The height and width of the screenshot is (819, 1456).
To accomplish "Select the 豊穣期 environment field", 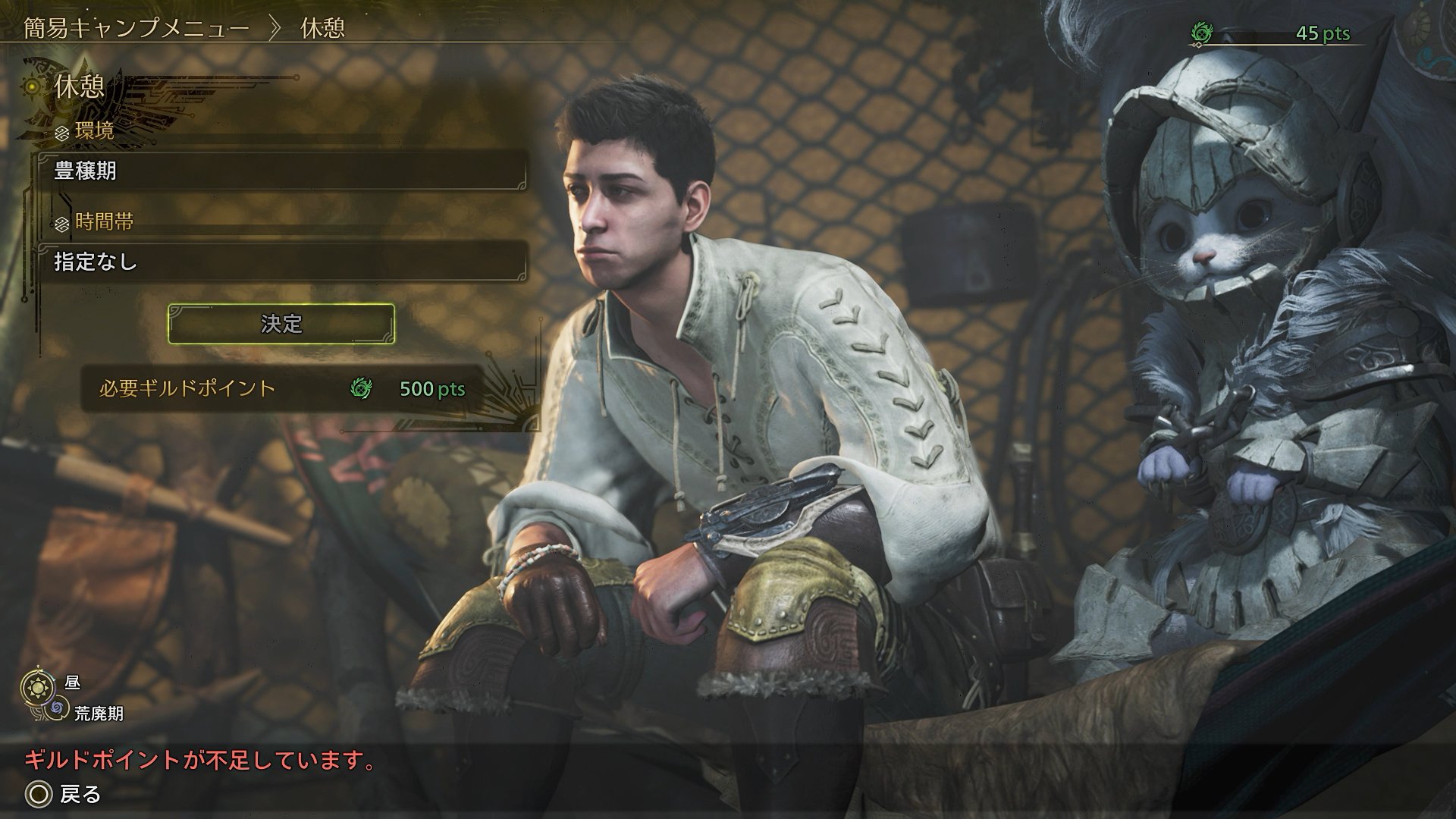I will tap(282, 171).
